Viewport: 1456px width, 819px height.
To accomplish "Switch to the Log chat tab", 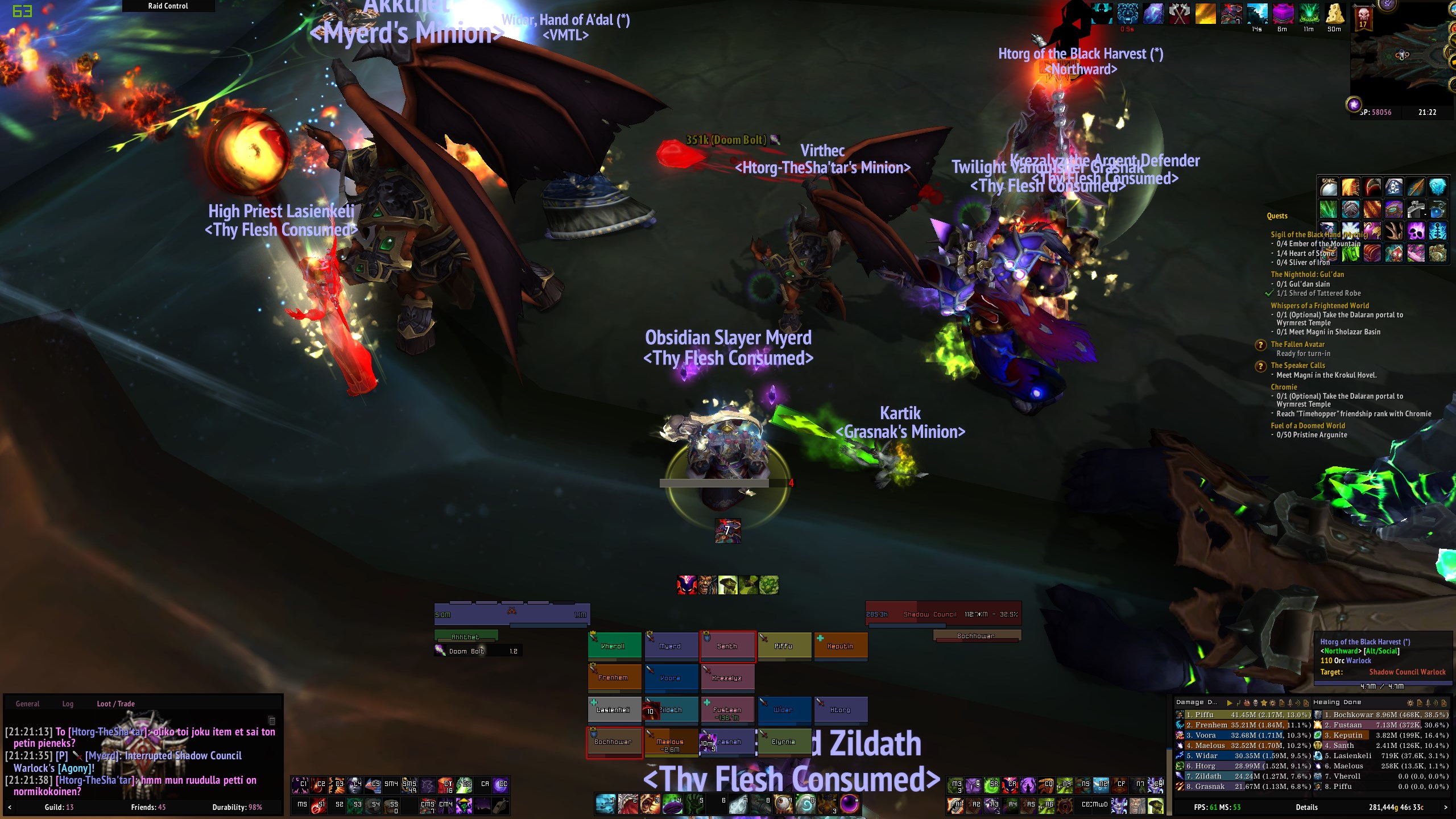I will click(68, 704).
